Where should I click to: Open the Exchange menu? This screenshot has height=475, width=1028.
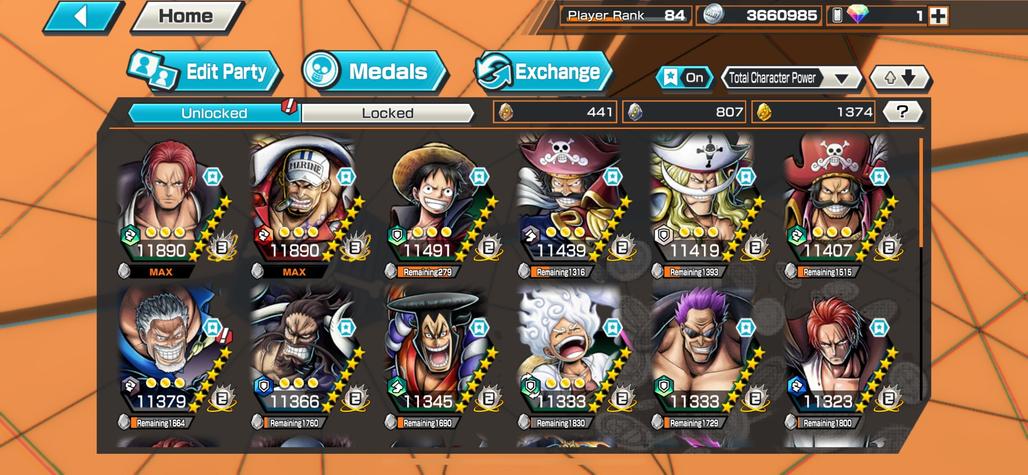click(x=543, y=72)
